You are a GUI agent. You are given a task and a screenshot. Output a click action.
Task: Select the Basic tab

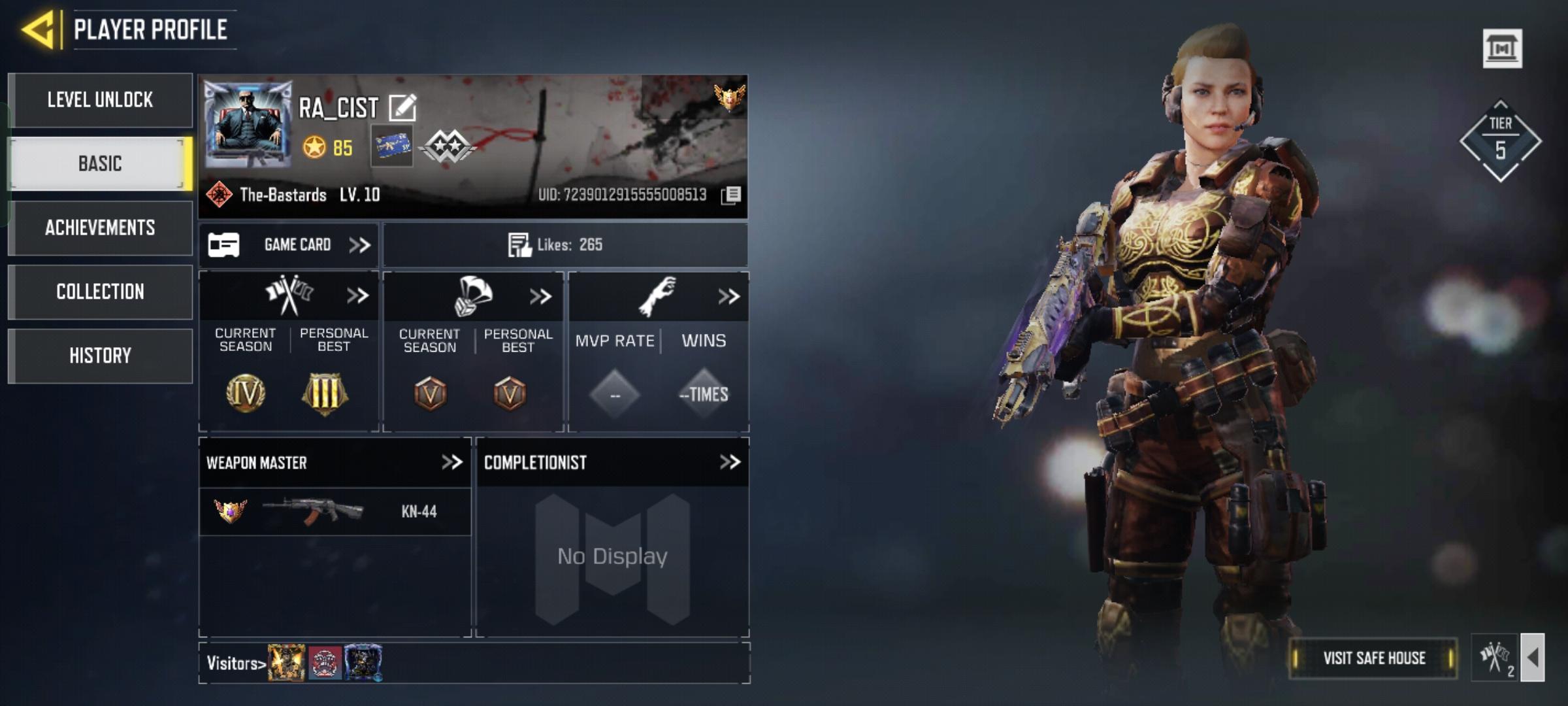pyautogui.click(x=101, y=163)
